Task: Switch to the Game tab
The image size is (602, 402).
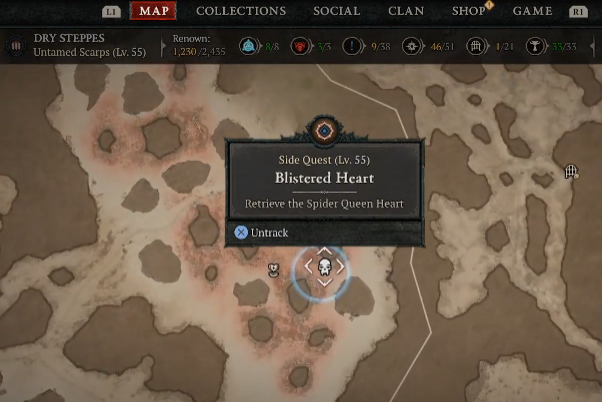Action: click(533, 11)
